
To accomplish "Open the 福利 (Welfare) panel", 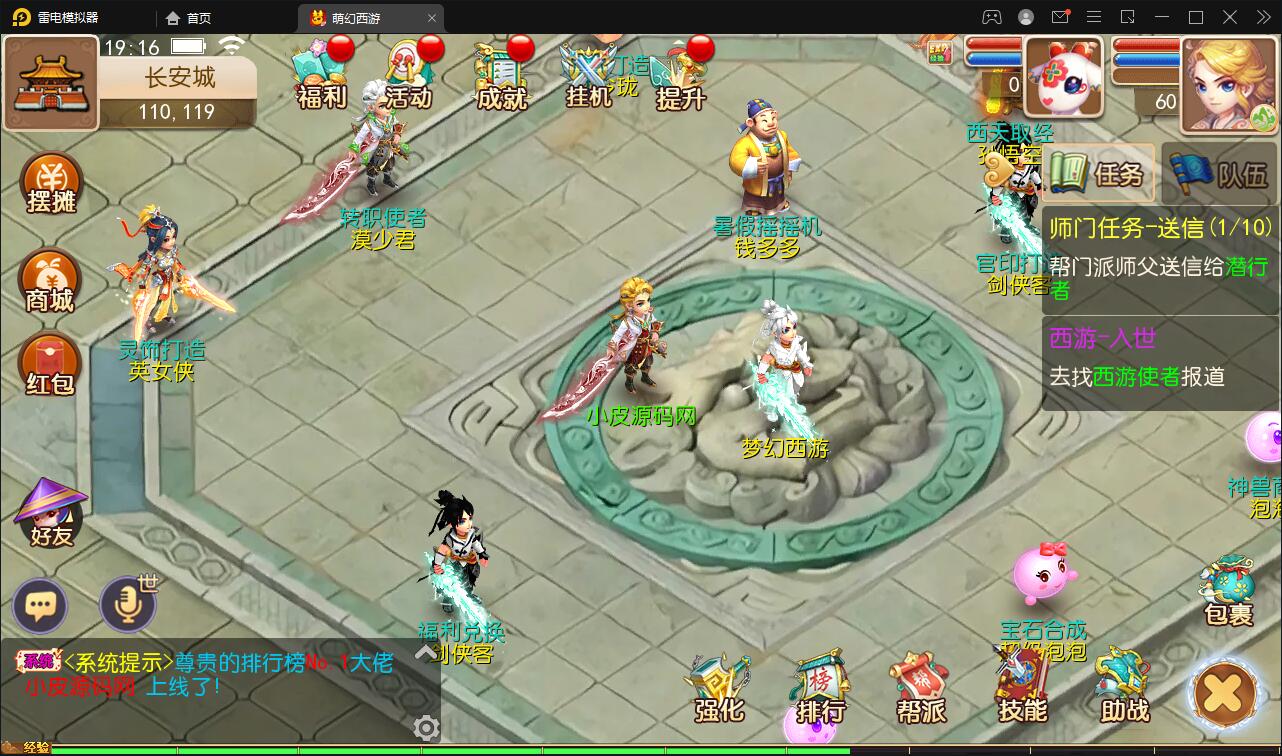I will point(320,70).
